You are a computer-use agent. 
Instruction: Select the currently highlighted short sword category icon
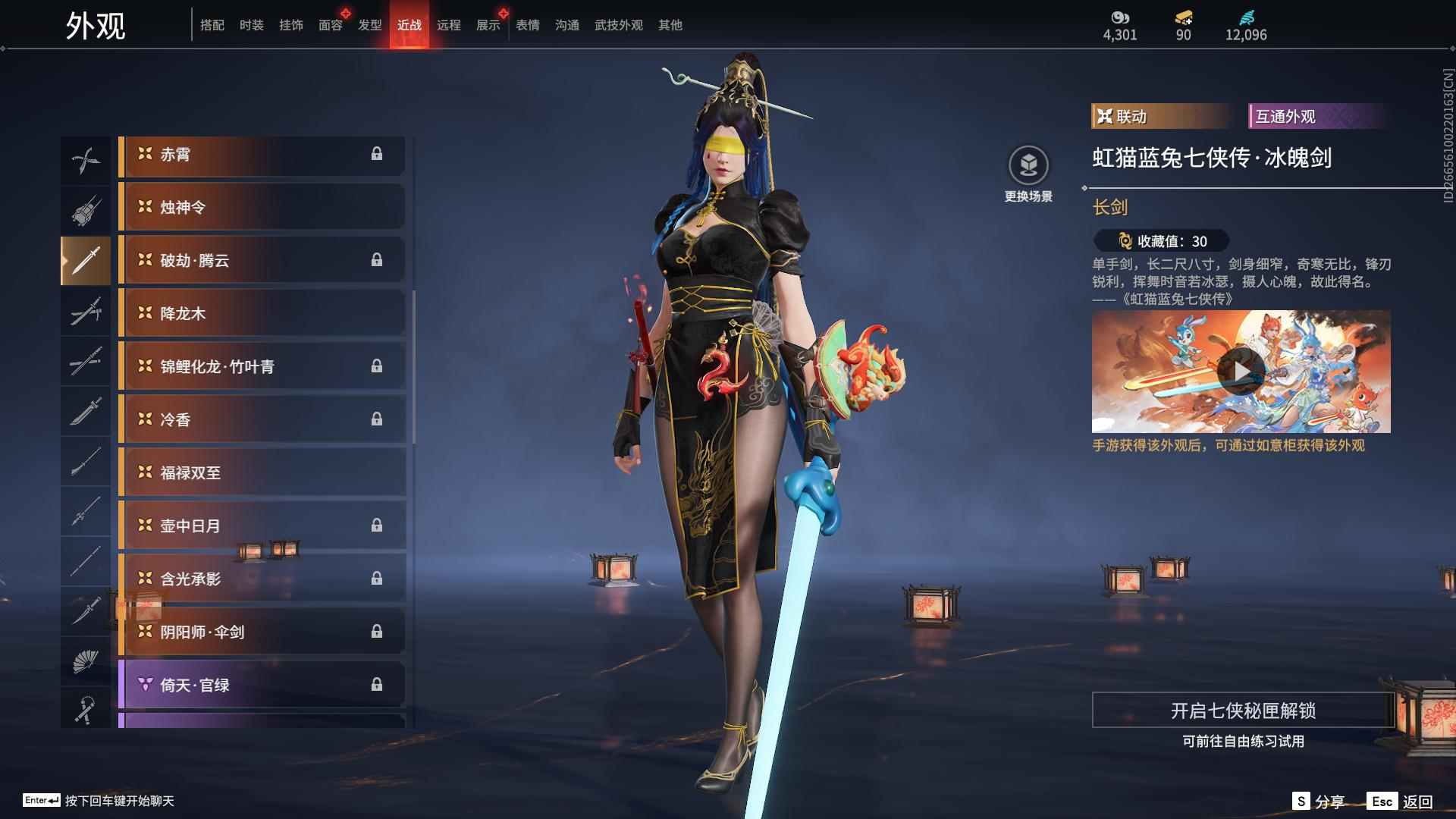tap(86, 260)
